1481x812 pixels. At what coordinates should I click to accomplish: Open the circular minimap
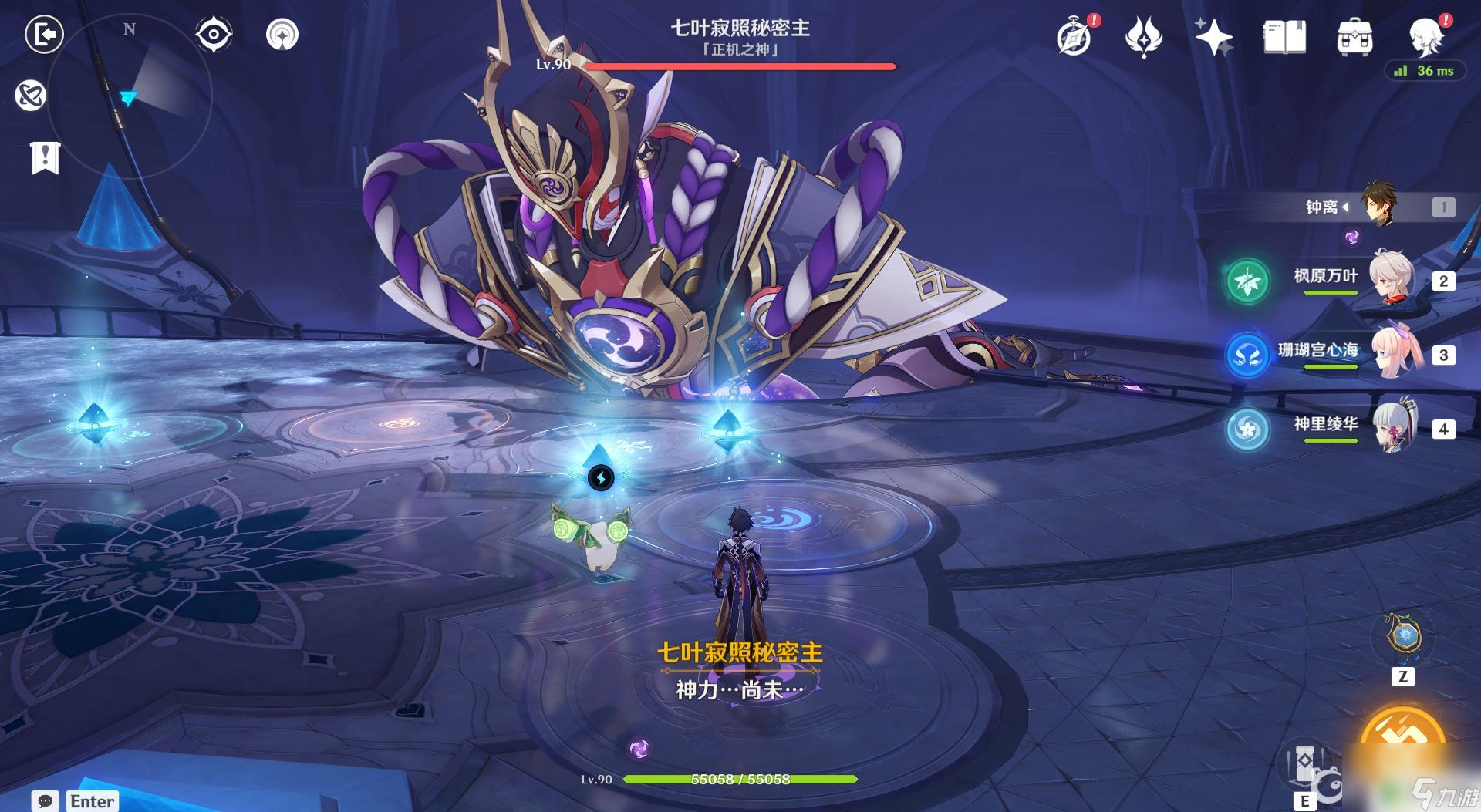(x=130, y=96)
